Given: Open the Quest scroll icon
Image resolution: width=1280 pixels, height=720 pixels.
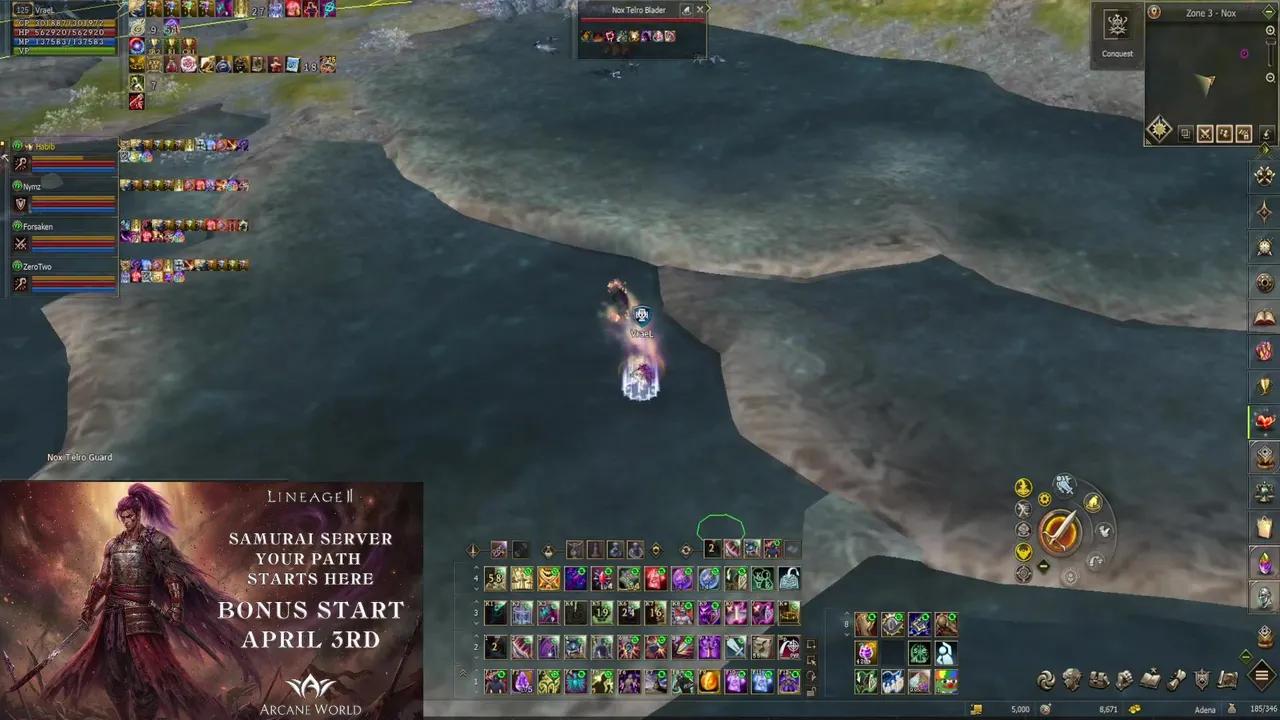Looking at the screenshot, I should [x=1175, y=677].
